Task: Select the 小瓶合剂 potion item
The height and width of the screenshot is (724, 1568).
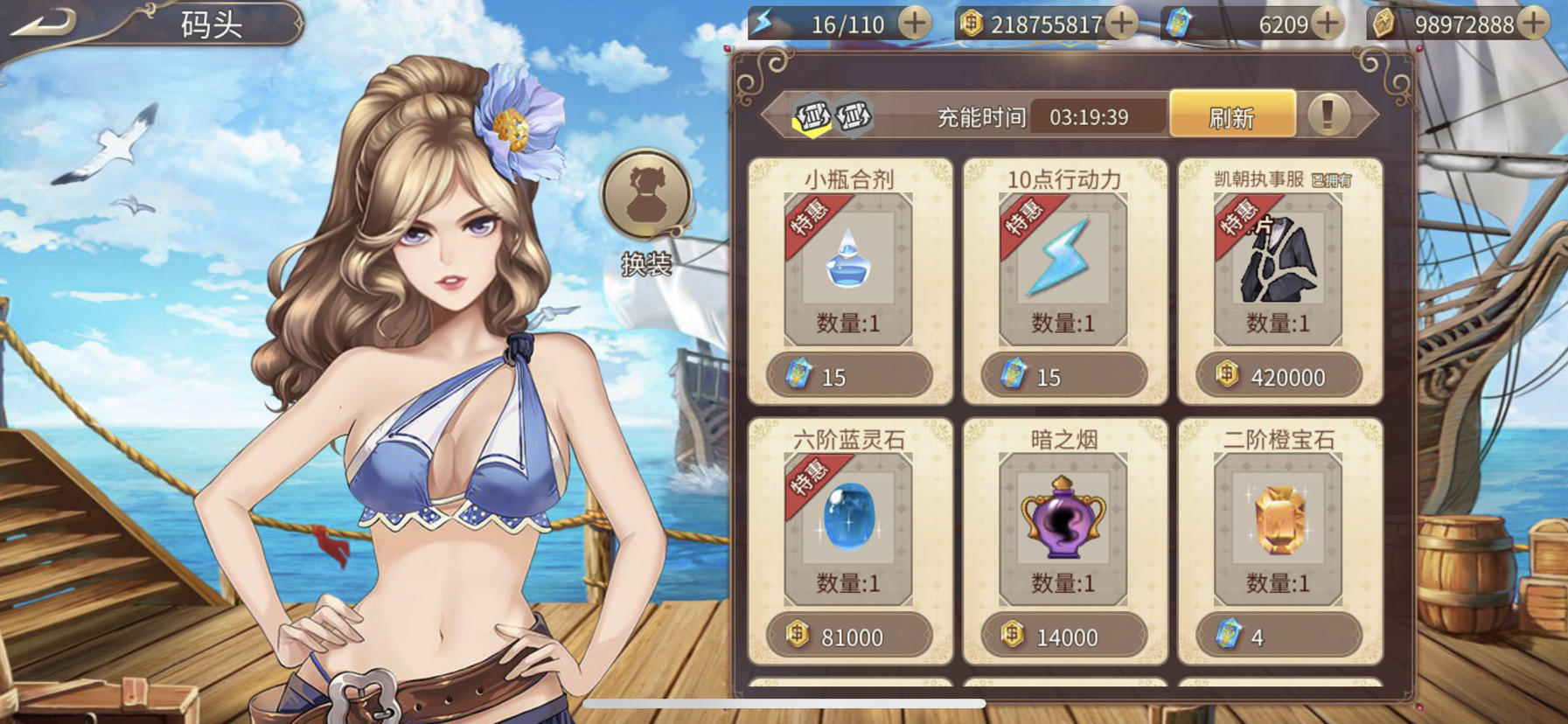Action: 847,261
